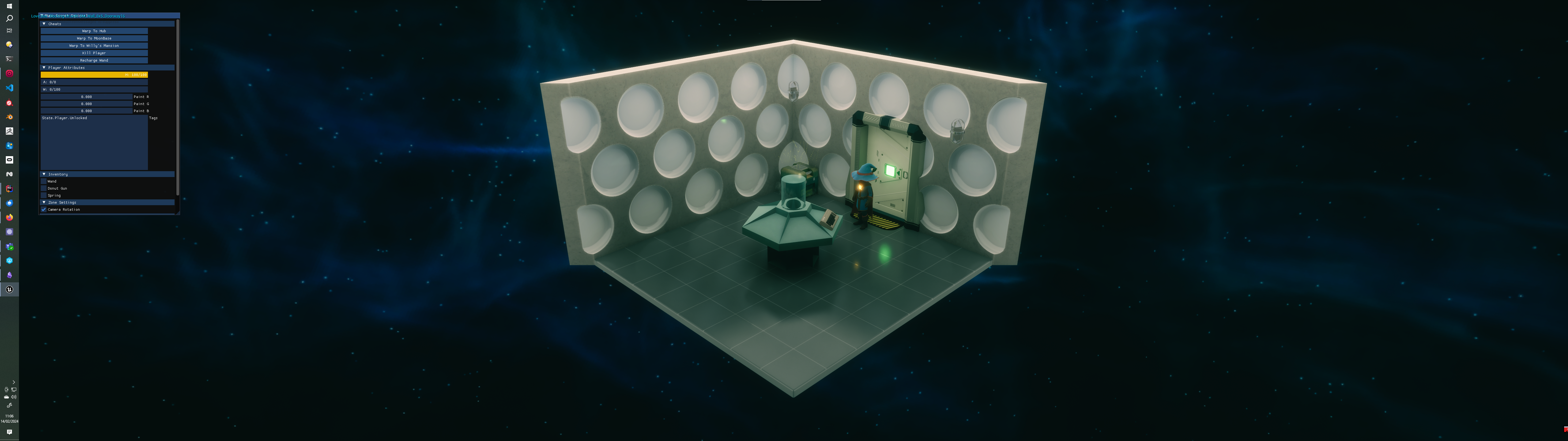Select the Paint G value field
The height and width of the screenshot is (441, 1568).
[86, 104]
